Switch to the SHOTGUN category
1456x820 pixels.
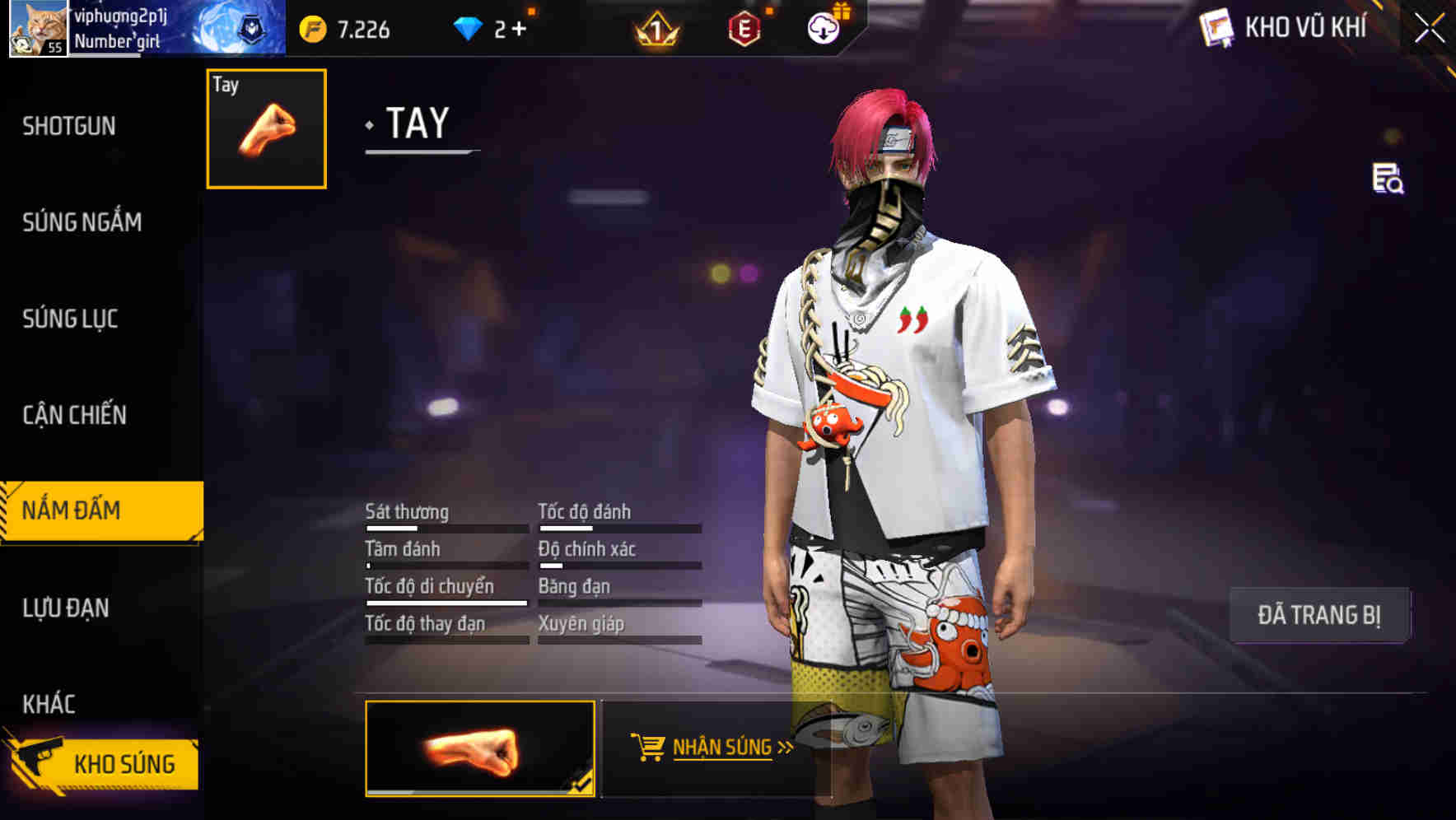(x=69, y=126)
